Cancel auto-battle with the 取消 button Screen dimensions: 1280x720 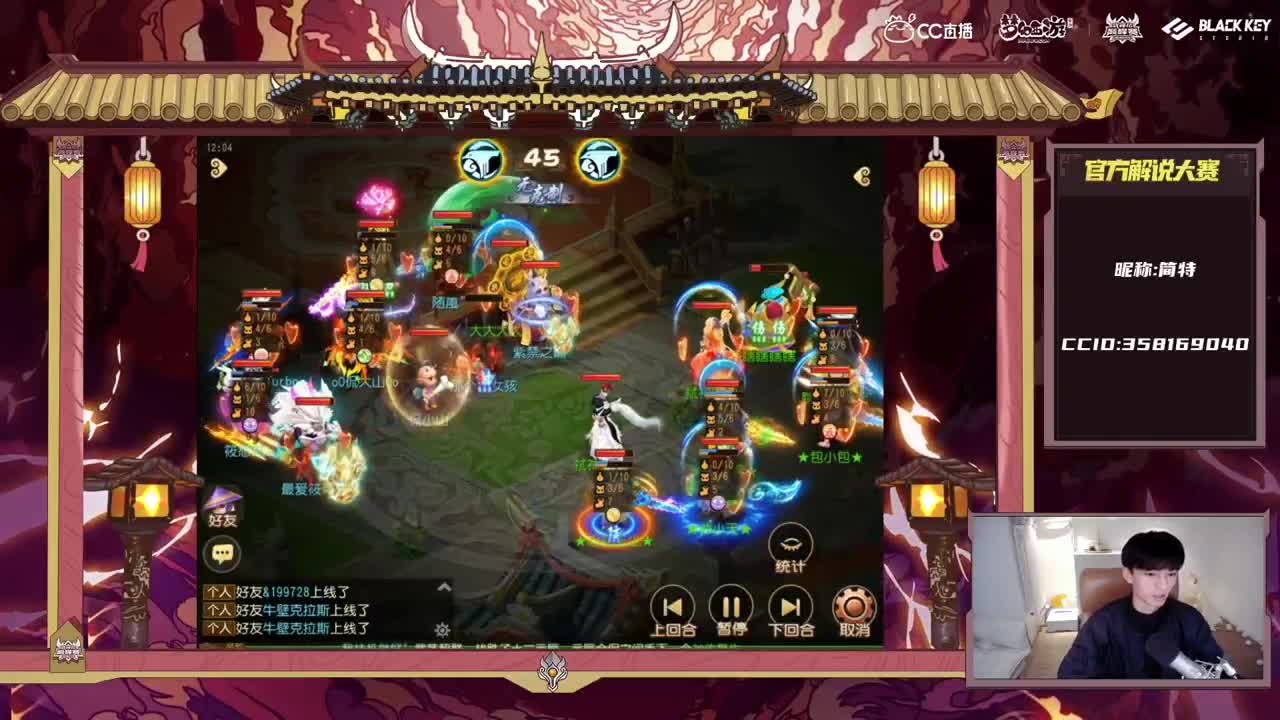tap(855, 605)
